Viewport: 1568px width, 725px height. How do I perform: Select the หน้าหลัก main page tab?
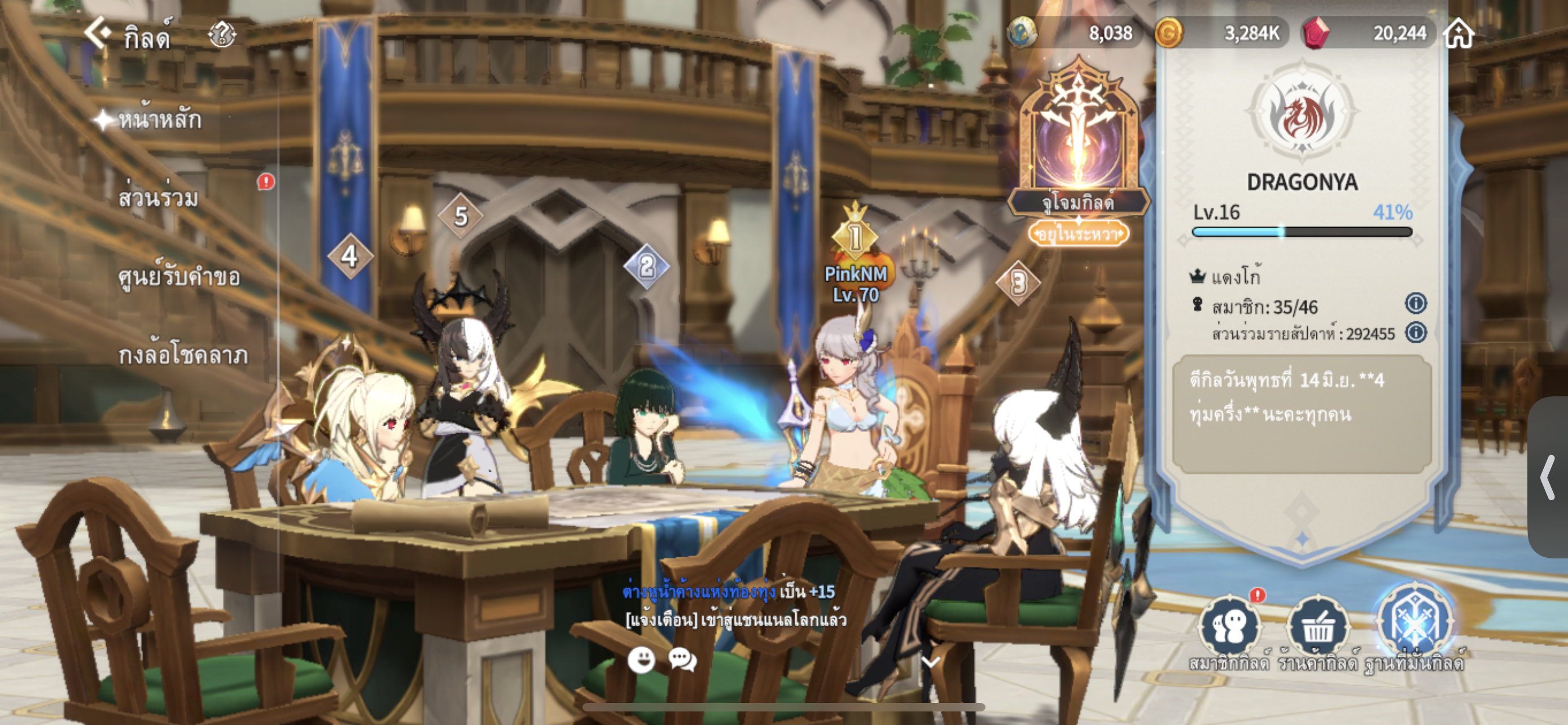(x=158, y=120)
